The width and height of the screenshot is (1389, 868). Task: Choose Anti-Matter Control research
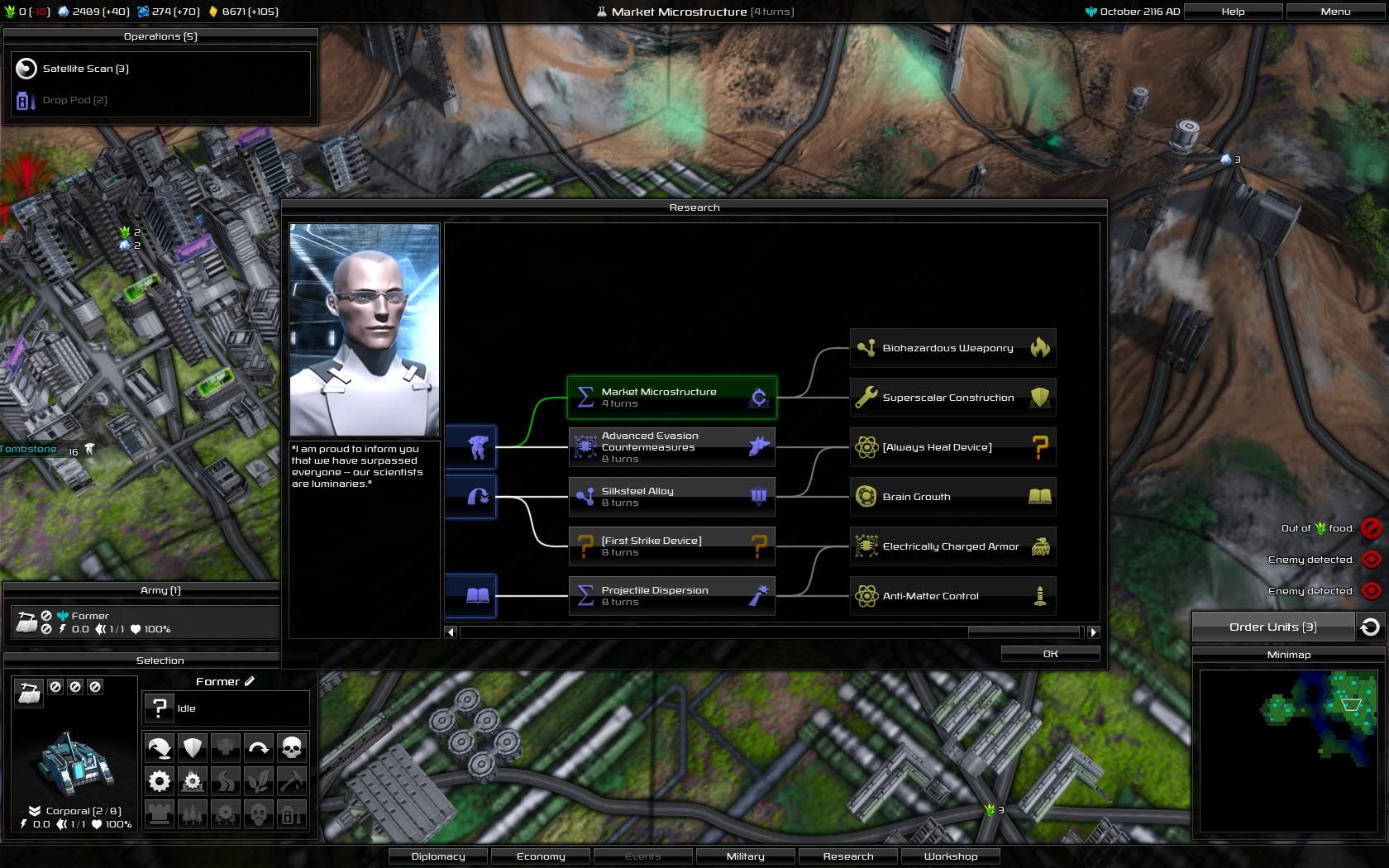point(952,596)
